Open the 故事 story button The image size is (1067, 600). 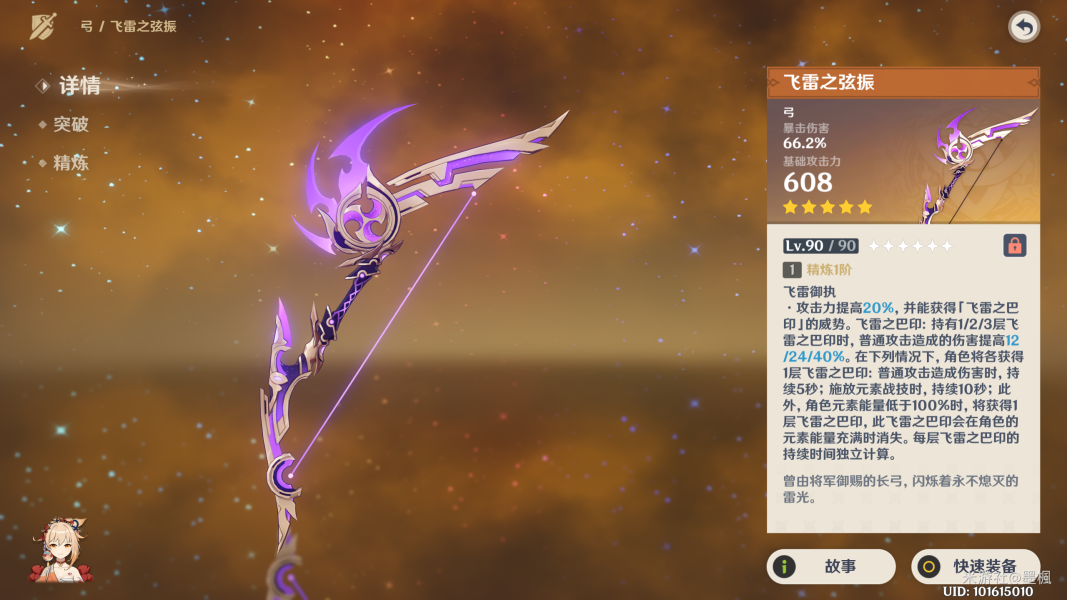[x=830, y=567]
